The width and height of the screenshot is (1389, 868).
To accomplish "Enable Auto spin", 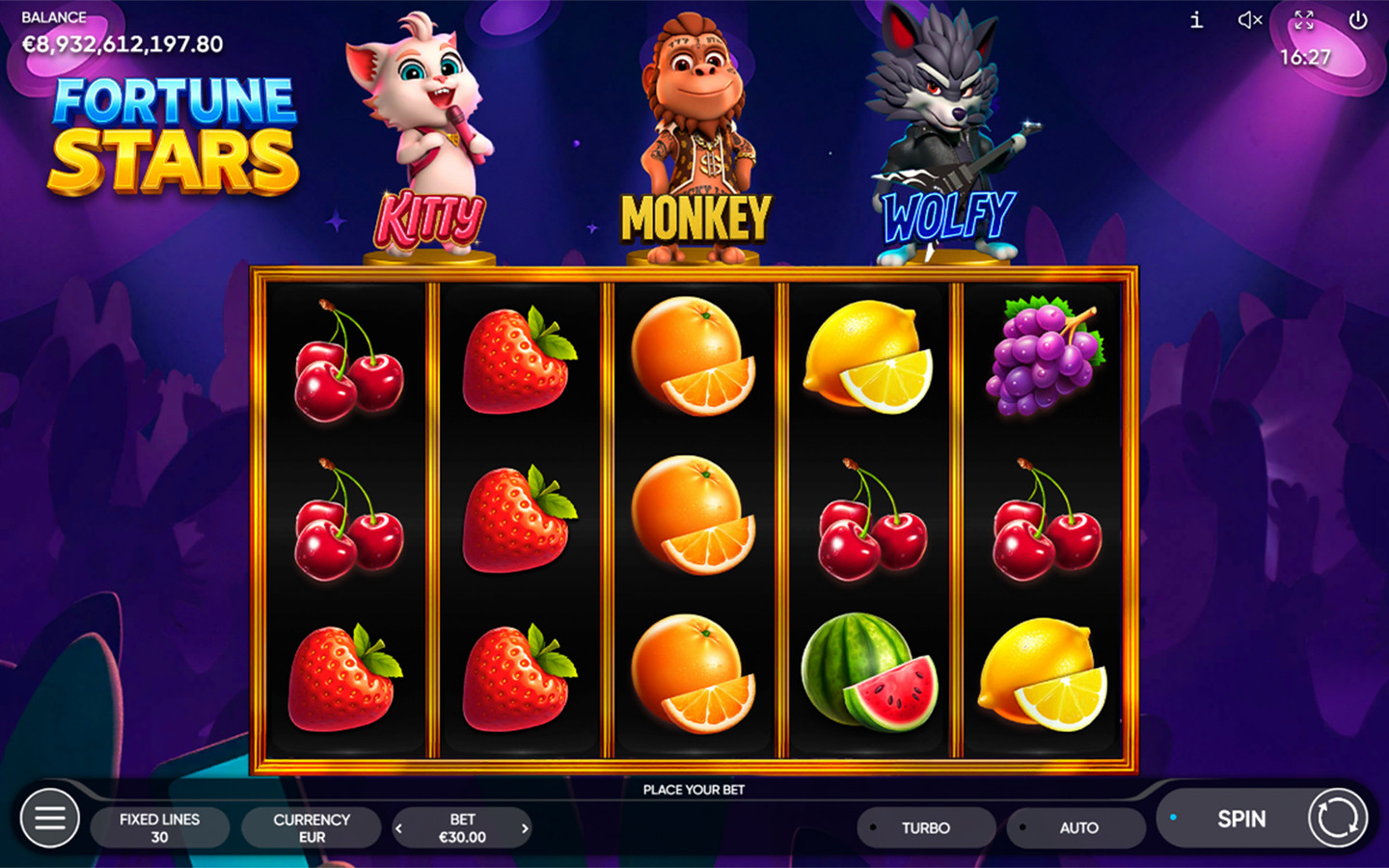I will click(x=1077, y=827).
